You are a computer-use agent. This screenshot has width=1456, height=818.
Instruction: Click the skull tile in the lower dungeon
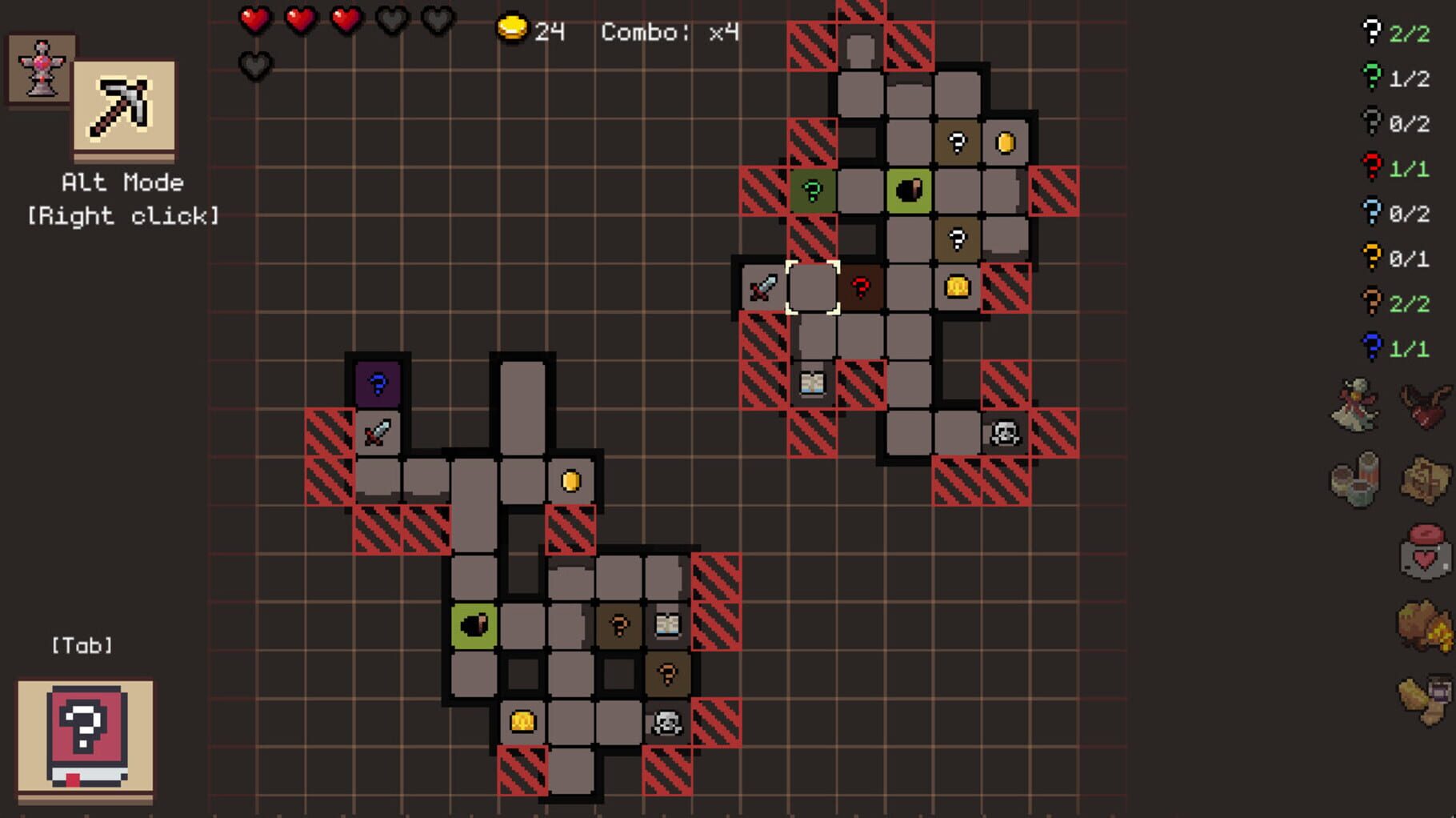668,720
